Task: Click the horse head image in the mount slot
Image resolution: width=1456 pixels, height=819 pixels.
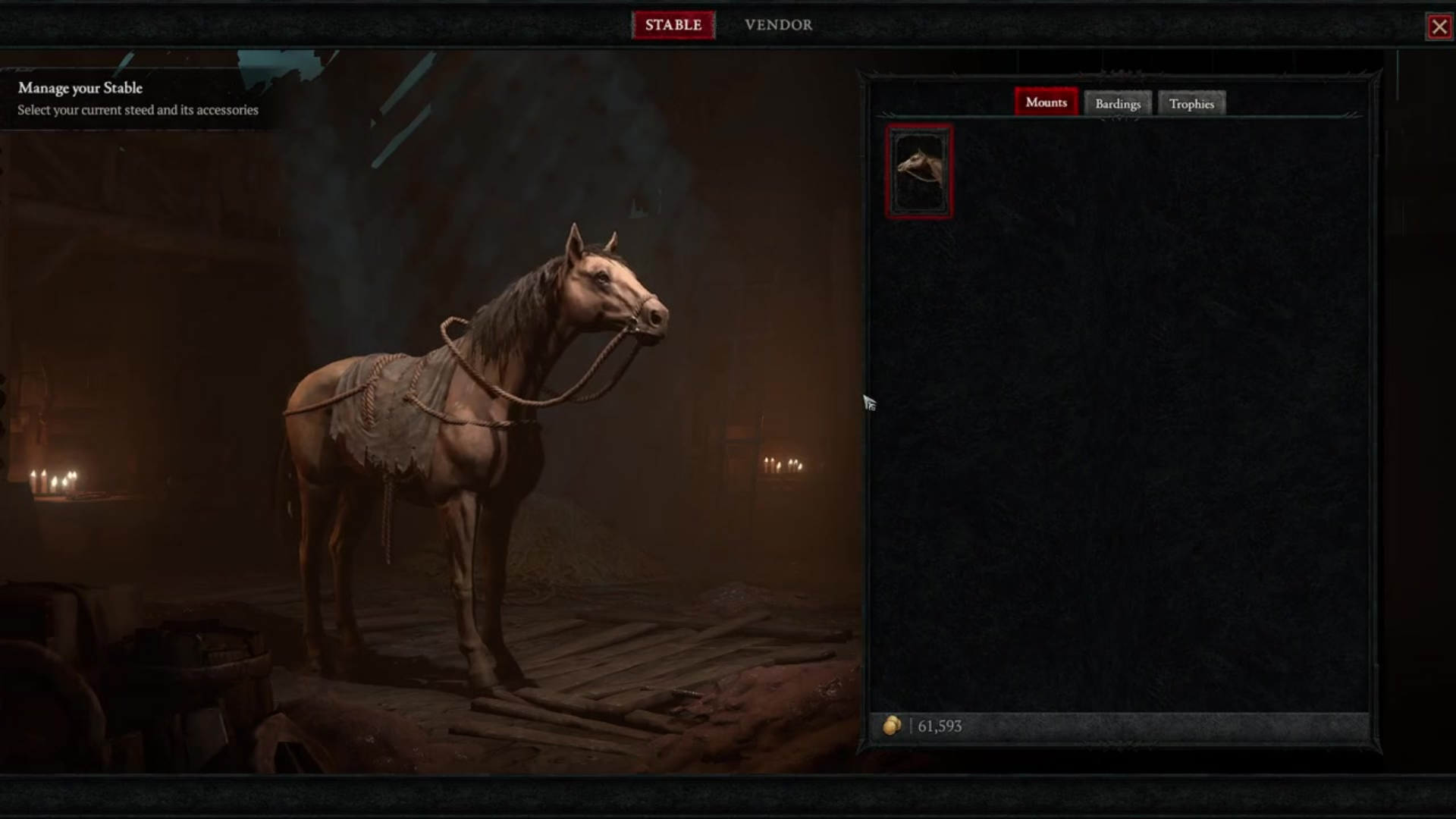Action: tap(918, 170)
